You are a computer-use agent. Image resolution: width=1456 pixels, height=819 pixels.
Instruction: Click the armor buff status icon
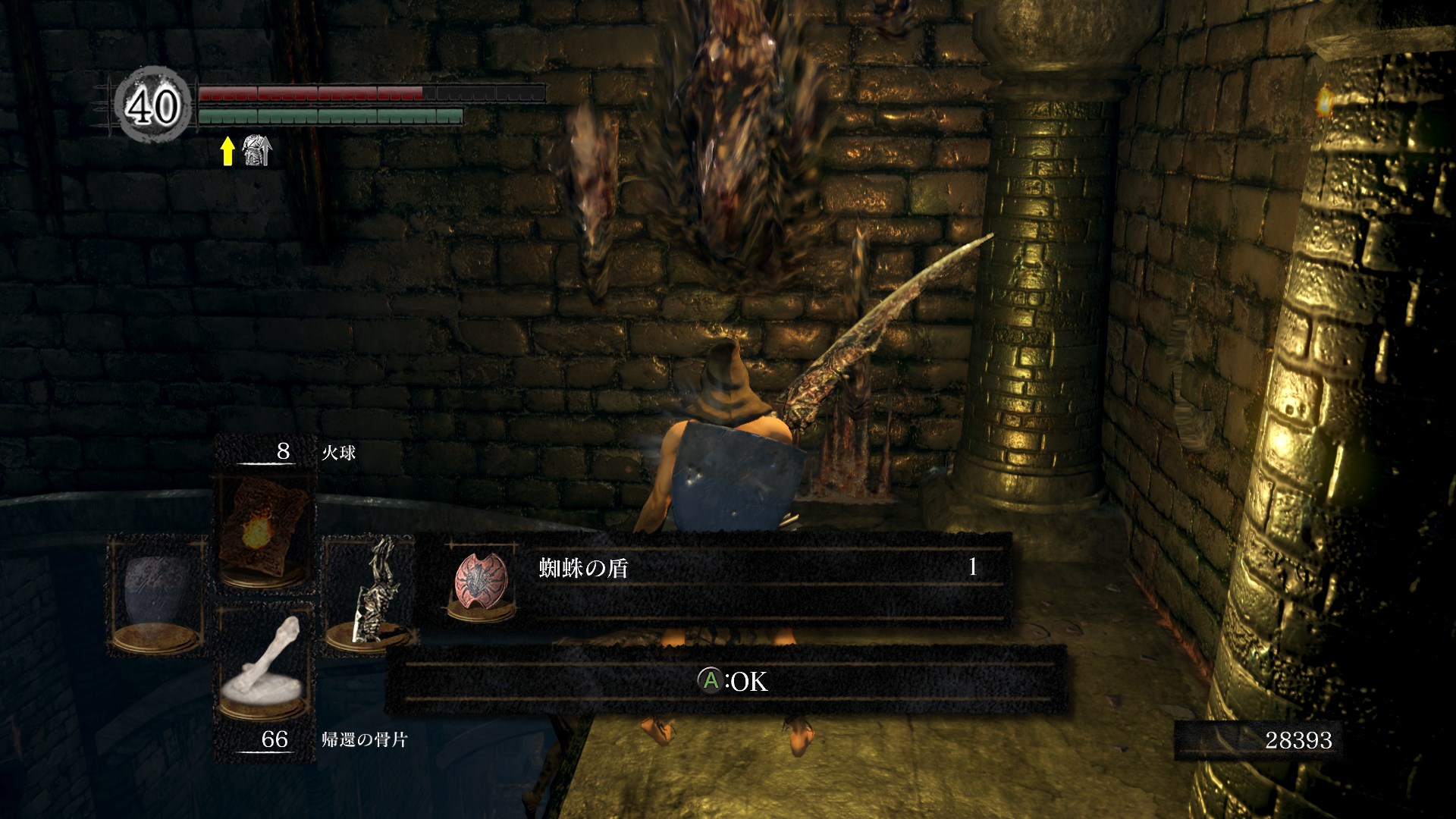[x=256, y=152]
